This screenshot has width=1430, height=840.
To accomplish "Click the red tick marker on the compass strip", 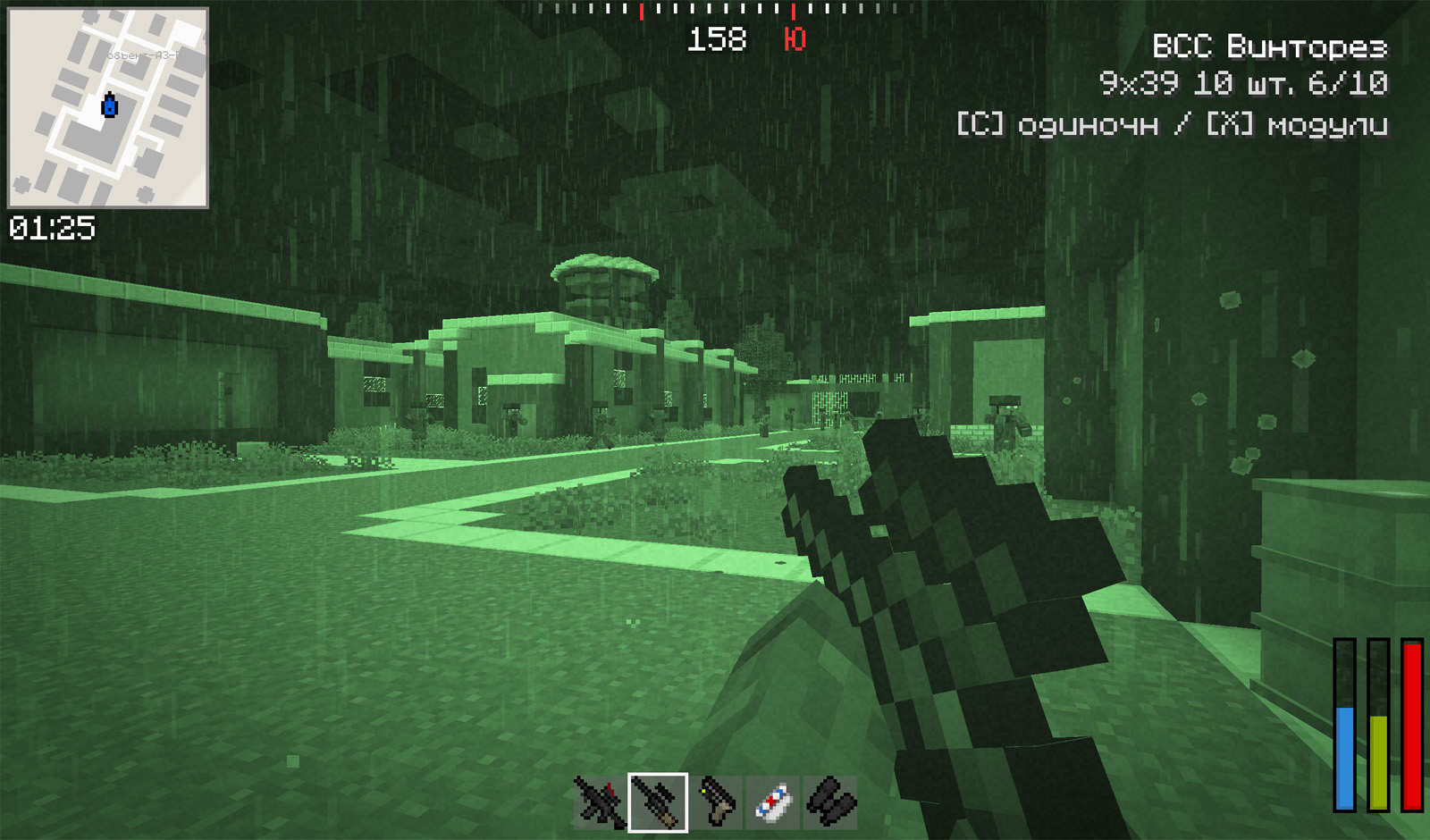I will click(x=642, y=12).
